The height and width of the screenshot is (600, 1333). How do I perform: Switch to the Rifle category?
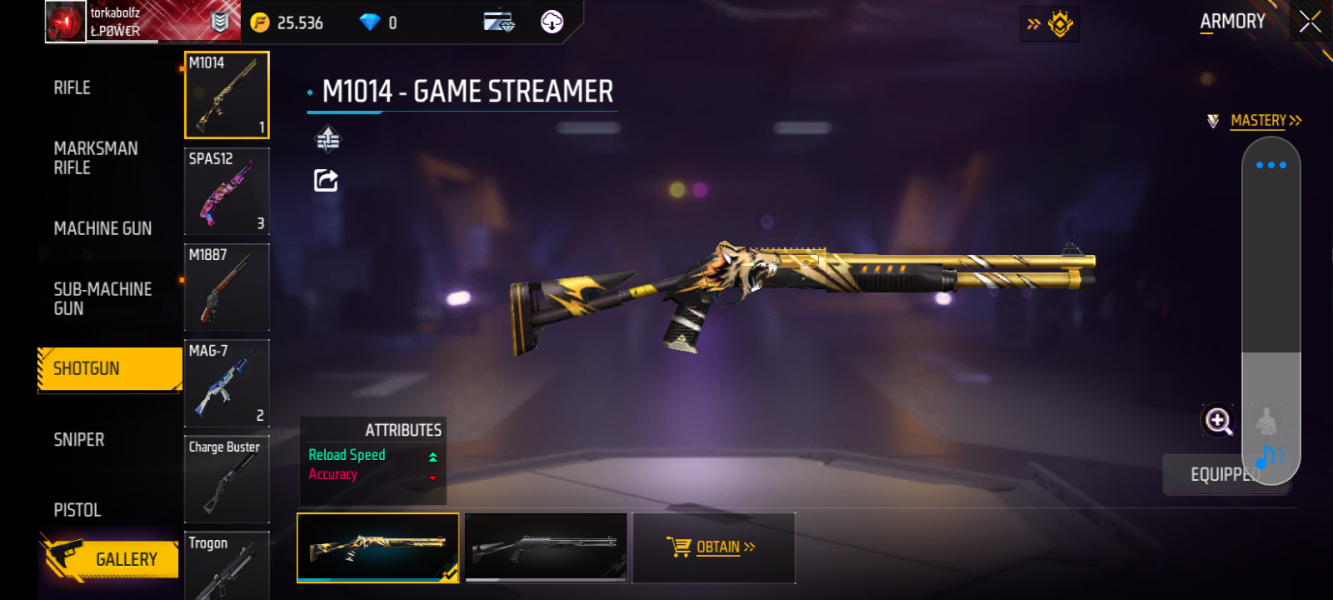click(72, 88)
